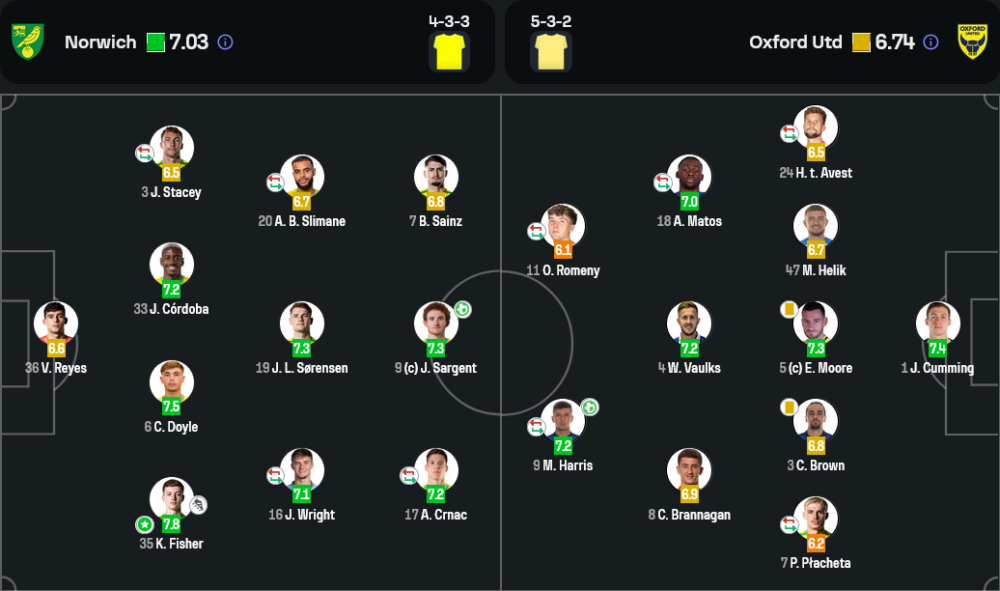
Task: Open goalkeeper J. Cumming's details
Action: click(937, 324)
